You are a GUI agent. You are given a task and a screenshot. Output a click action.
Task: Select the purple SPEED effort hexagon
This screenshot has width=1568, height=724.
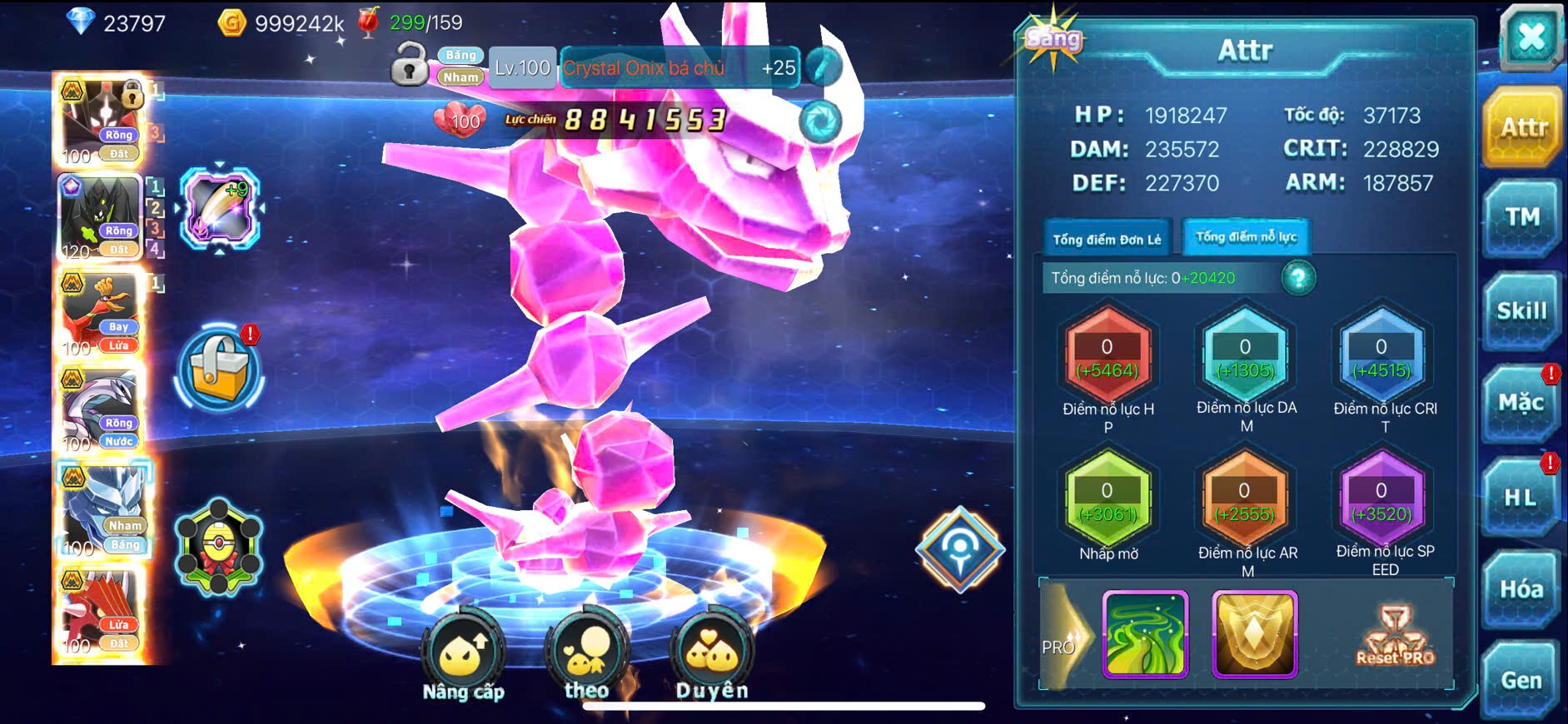(1381, 502)
